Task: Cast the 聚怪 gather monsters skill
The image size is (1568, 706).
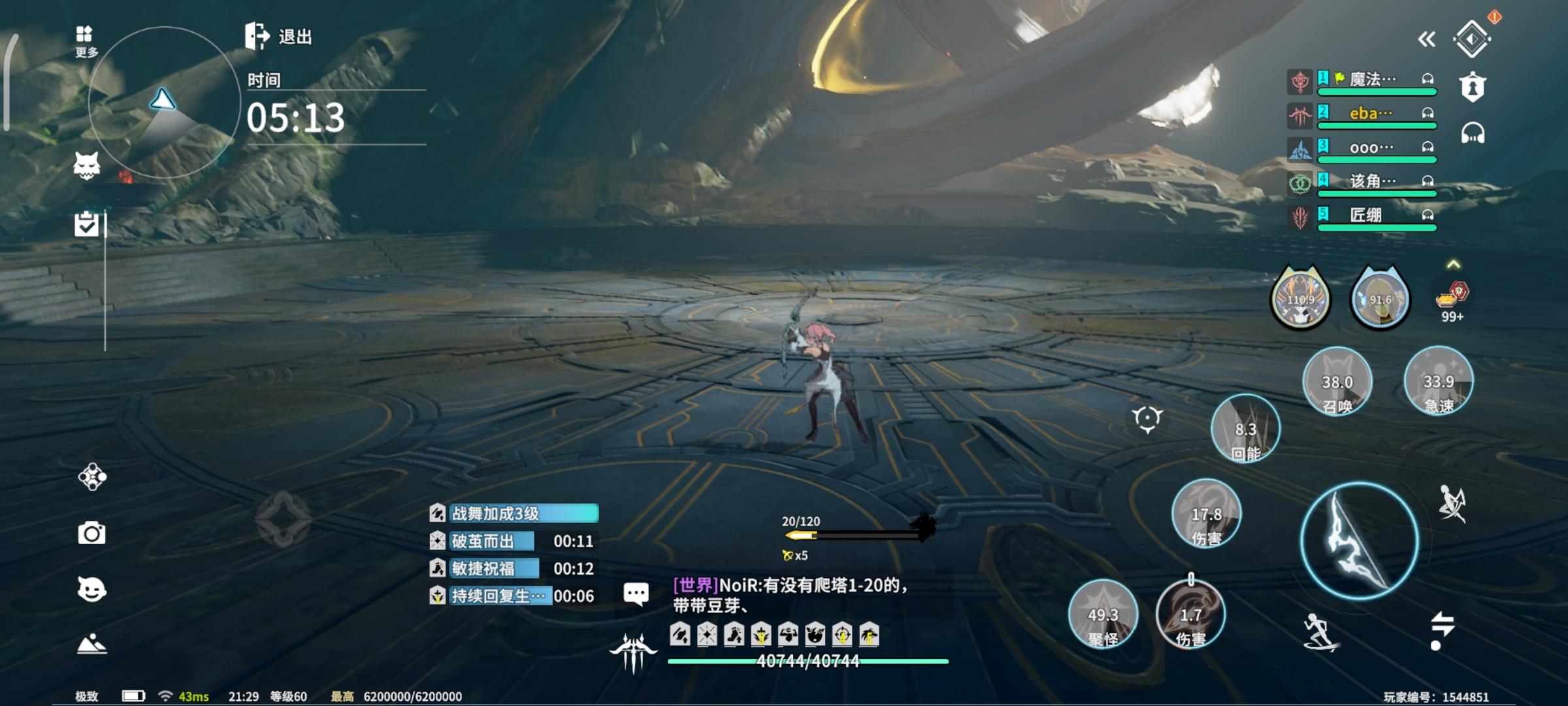Action: [x=1103, y=615]
